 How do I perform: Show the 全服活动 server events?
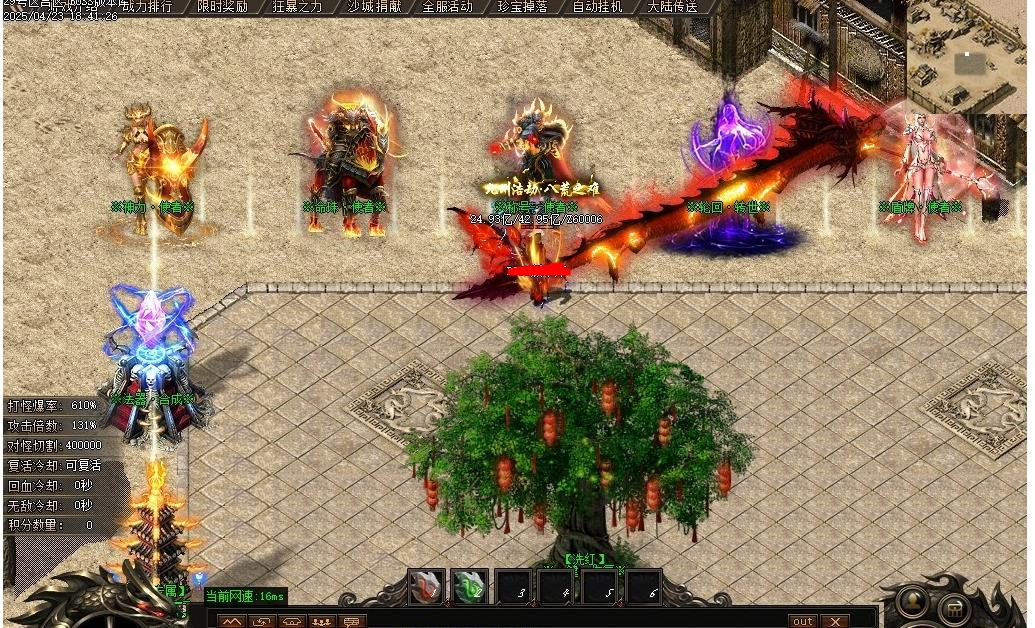[447, 7]
